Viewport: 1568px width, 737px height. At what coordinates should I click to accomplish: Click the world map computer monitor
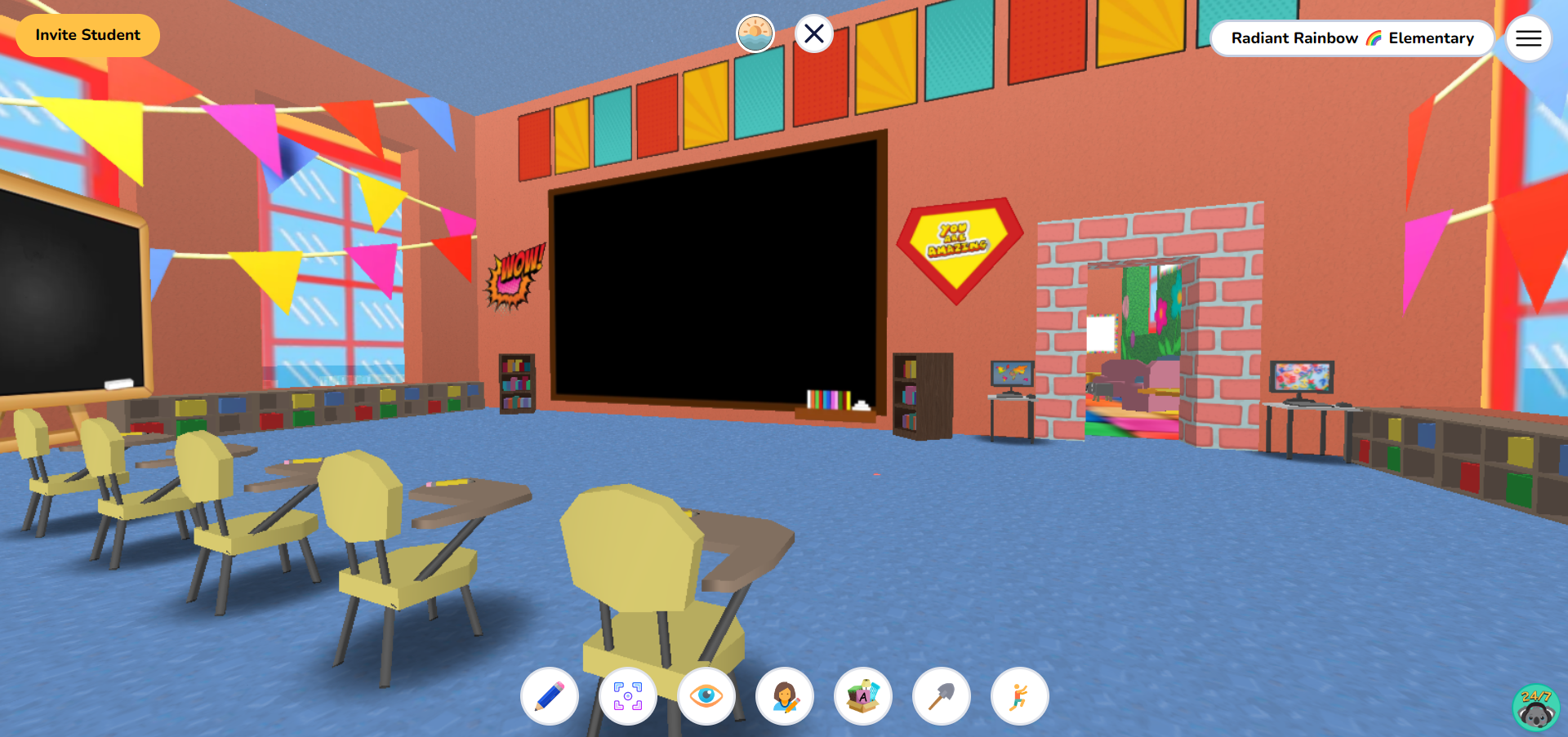tap(1012, 375)
